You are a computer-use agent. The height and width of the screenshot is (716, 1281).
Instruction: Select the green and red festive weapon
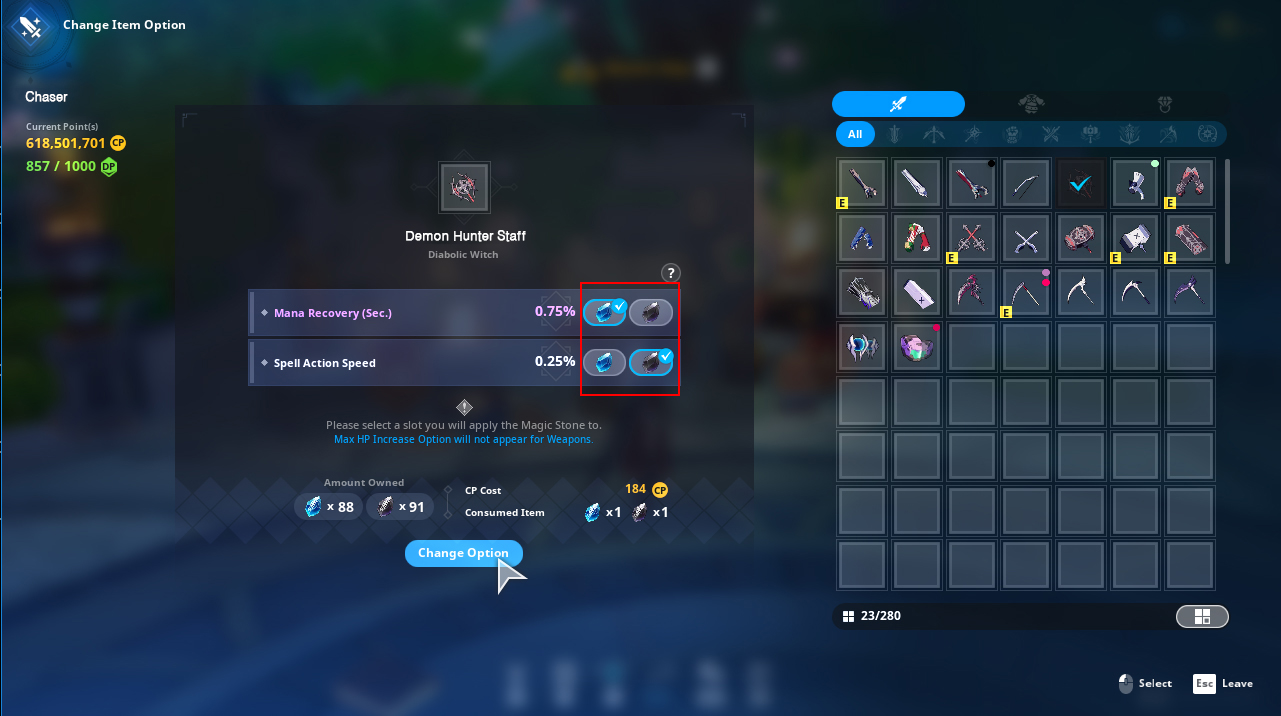(918, 237)
